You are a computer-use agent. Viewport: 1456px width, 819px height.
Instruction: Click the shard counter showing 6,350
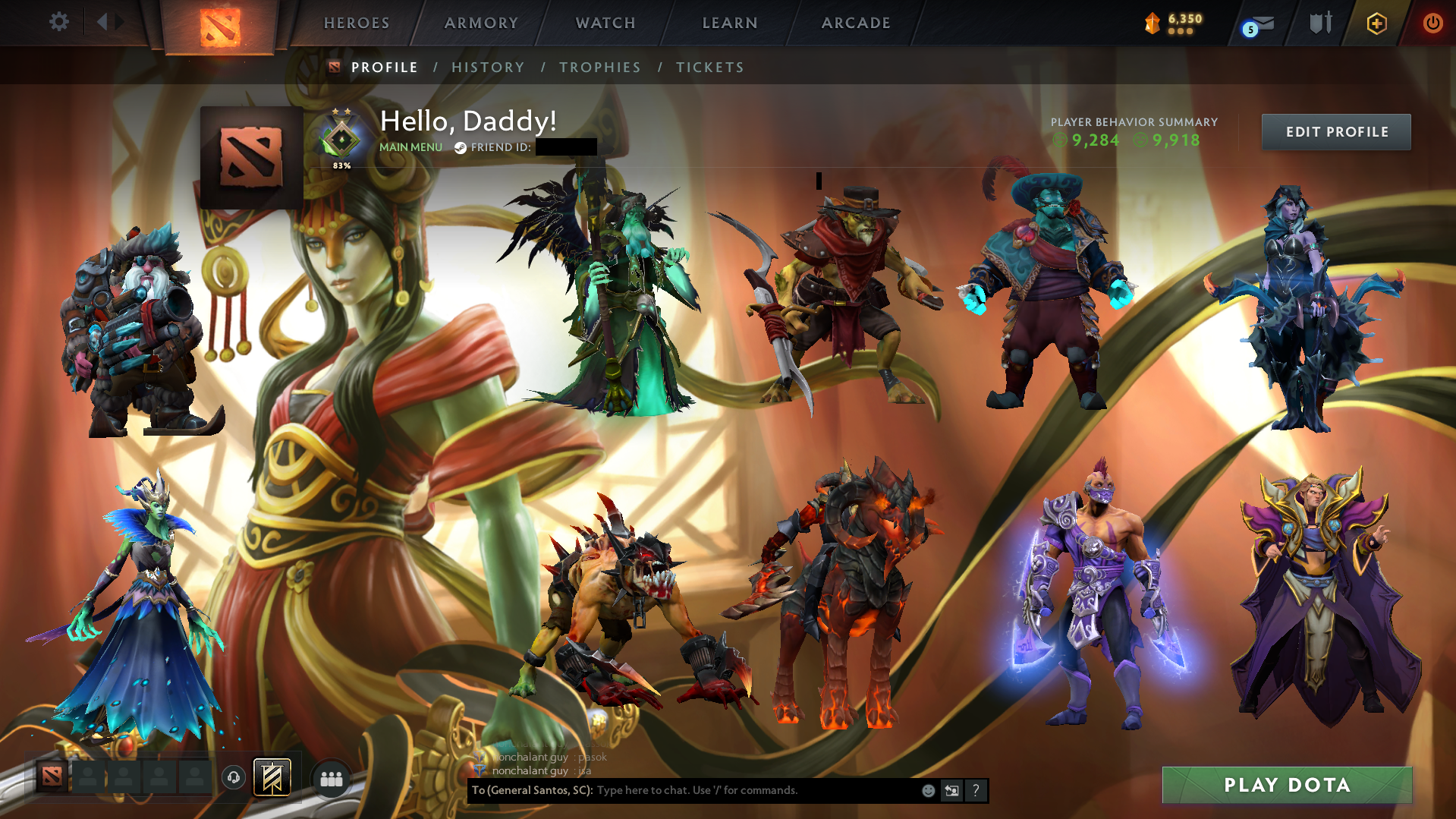(x=1176, y=24)
